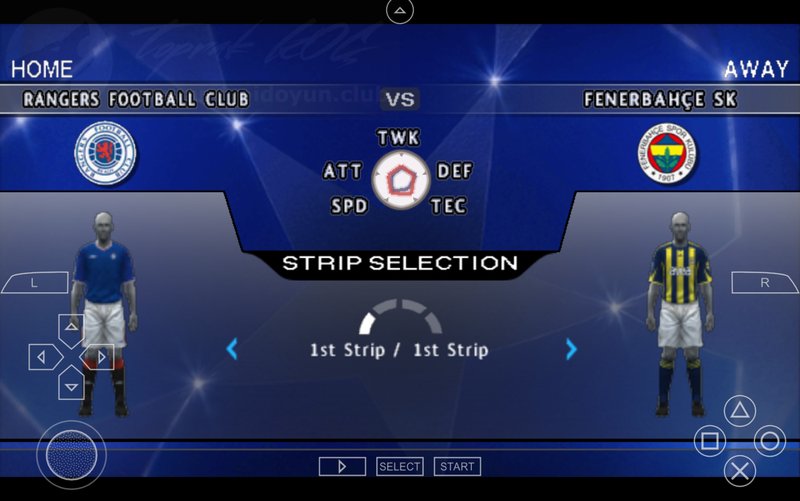Select the previous strip with the left blue arrow
Screen dimensions: 800x501
pyautogui.click(x=232, y=349)
